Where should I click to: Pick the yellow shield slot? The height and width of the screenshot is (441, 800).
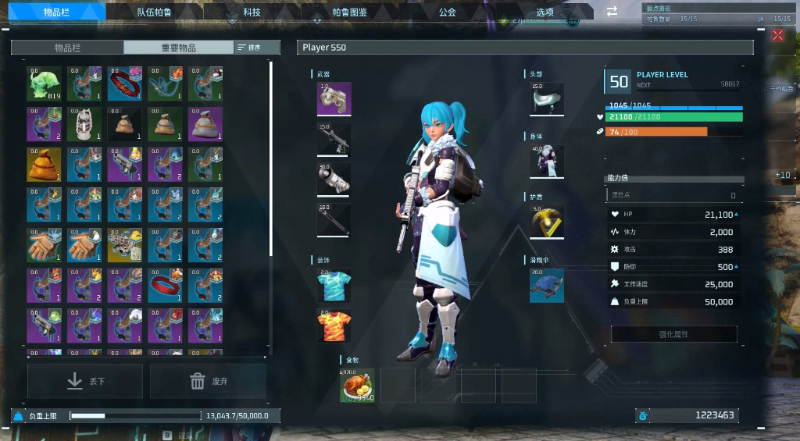click(547, 222)
